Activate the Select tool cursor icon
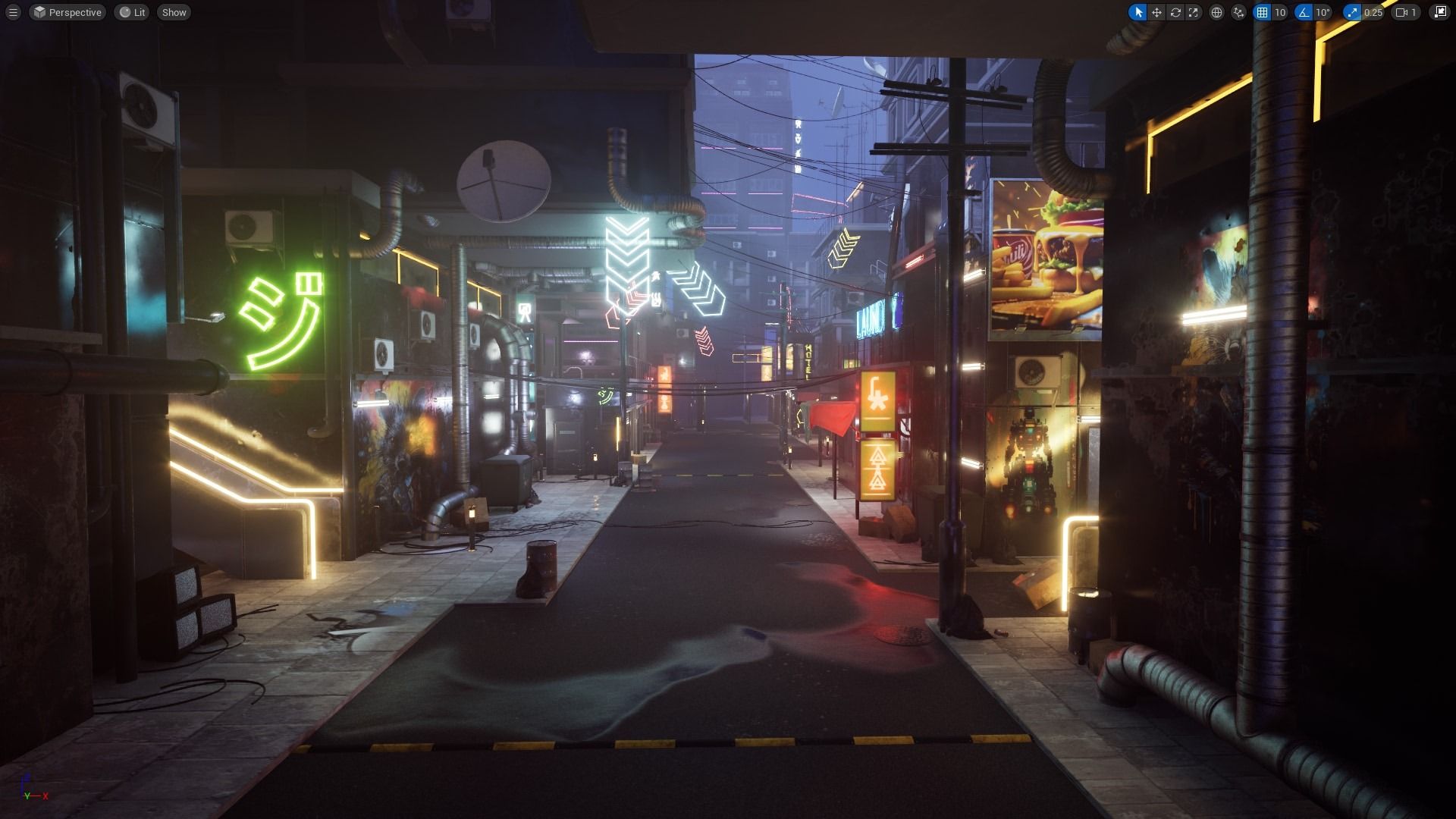Image resolution: width=1456 pixels, height=819 pixels. coord(1139,12)
